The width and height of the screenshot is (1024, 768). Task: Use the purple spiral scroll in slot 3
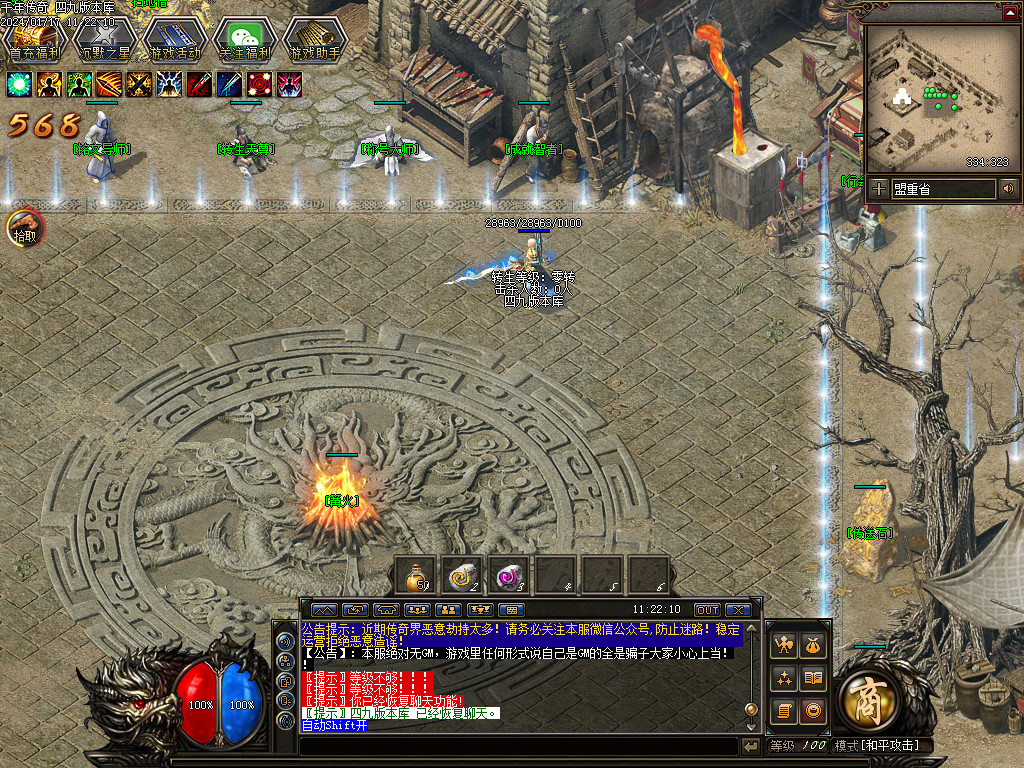click(x=509, y=575)
